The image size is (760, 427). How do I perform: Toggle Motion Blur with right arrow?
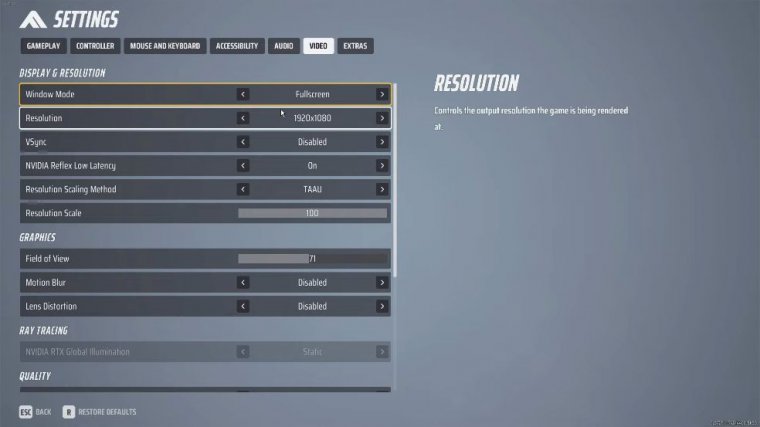[382, 283]
